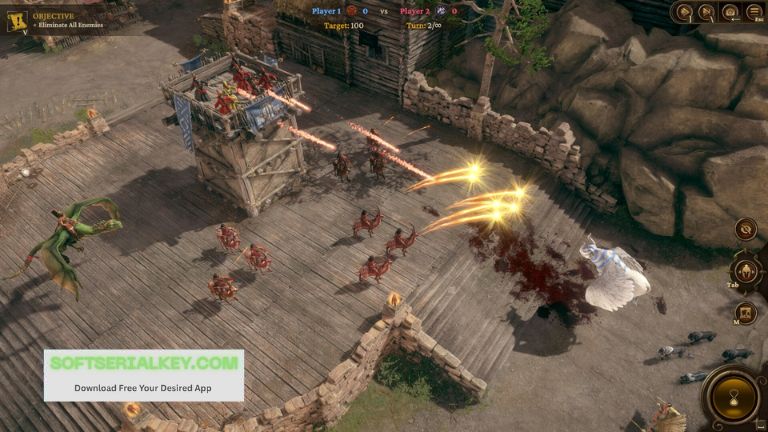Select the helmet unit-cycle button
768x432 pixels.
click(745, 271)
